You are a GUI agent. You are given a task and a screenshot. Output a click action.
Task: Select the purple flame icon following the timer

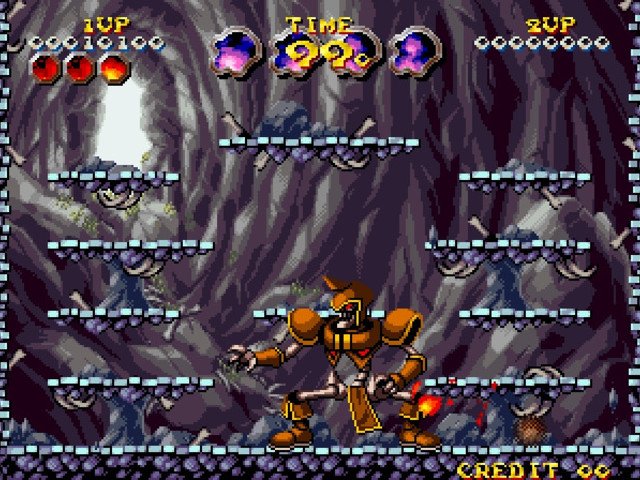point(411,53)
